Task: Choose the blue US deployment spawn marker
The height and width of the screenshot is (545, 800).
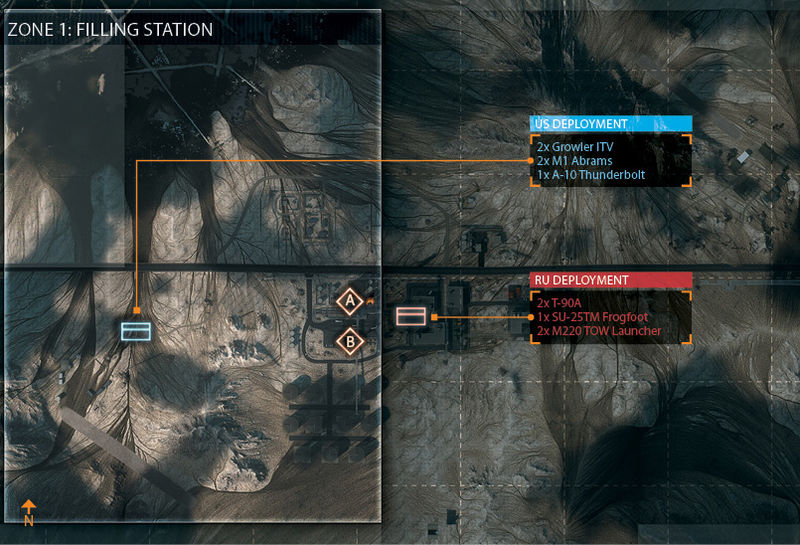Action: 135,330
